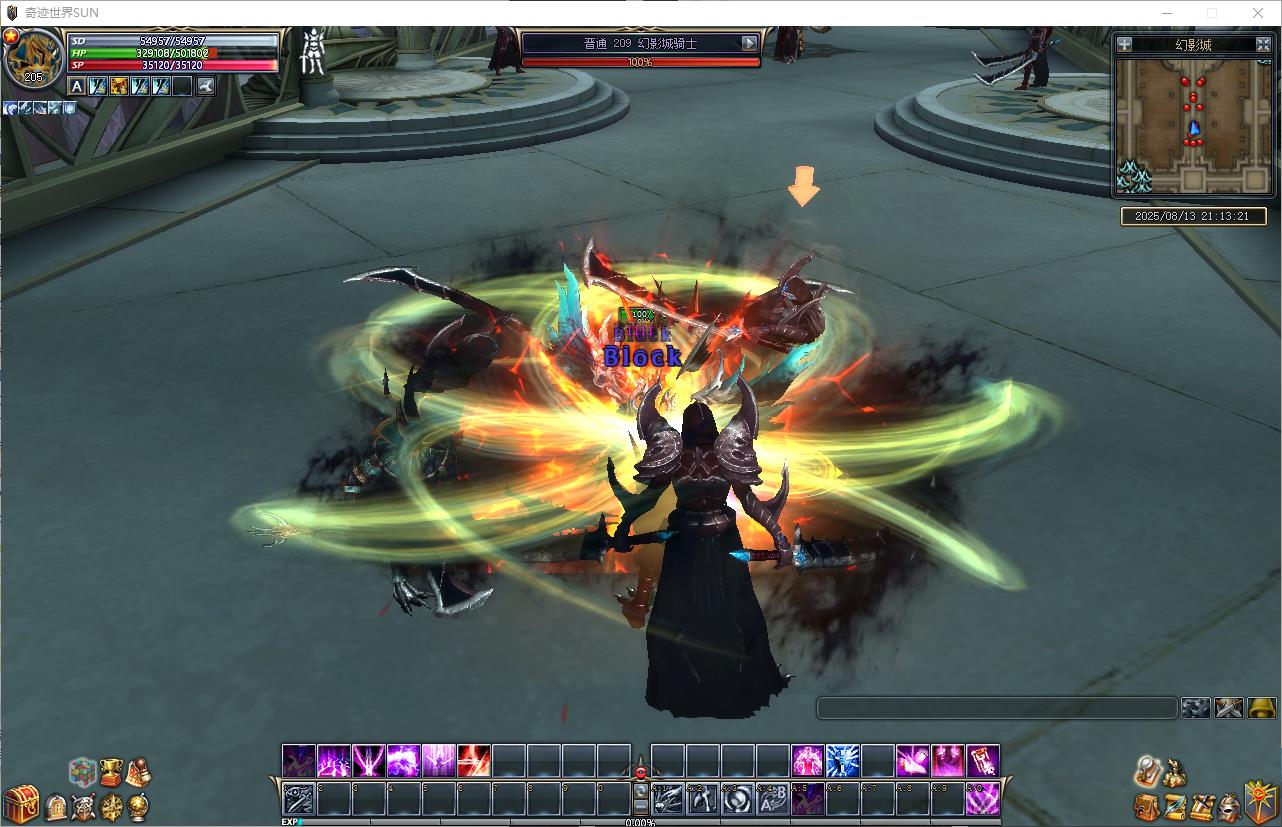Viewport: 1282px width, 827px height.
Task: Open the helmet character equipment icon
Action: [1229, 806]
